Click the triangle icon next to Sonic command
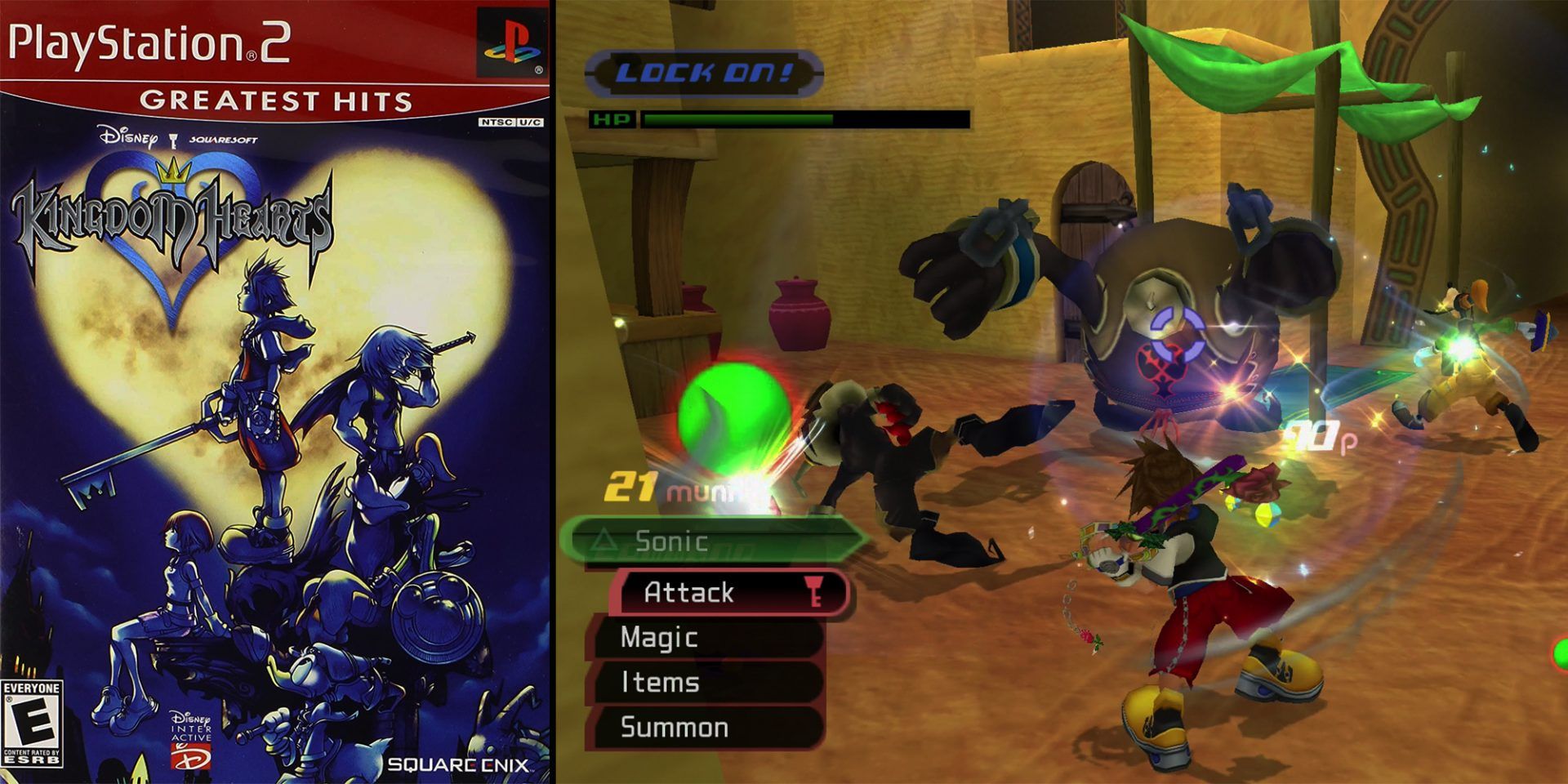 click(x=604, y=541)
